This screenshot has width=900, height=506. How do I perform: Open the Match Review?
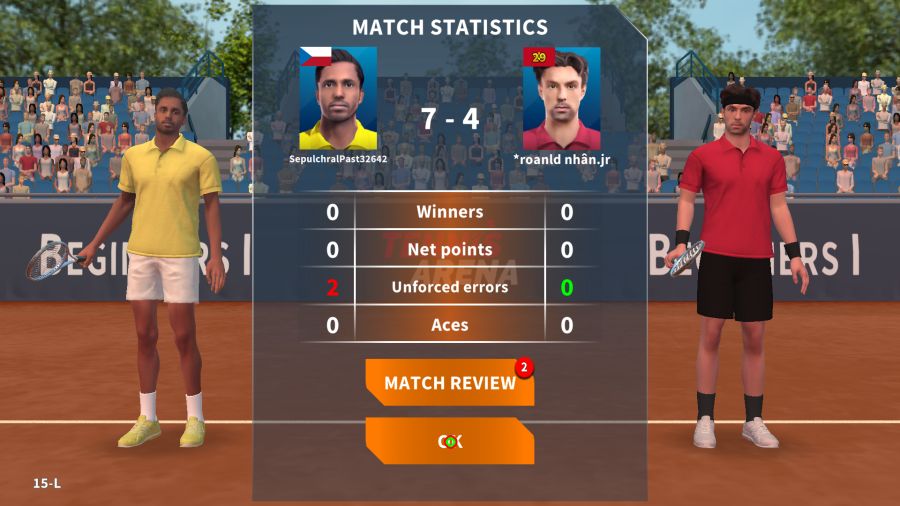pos(449,383)
